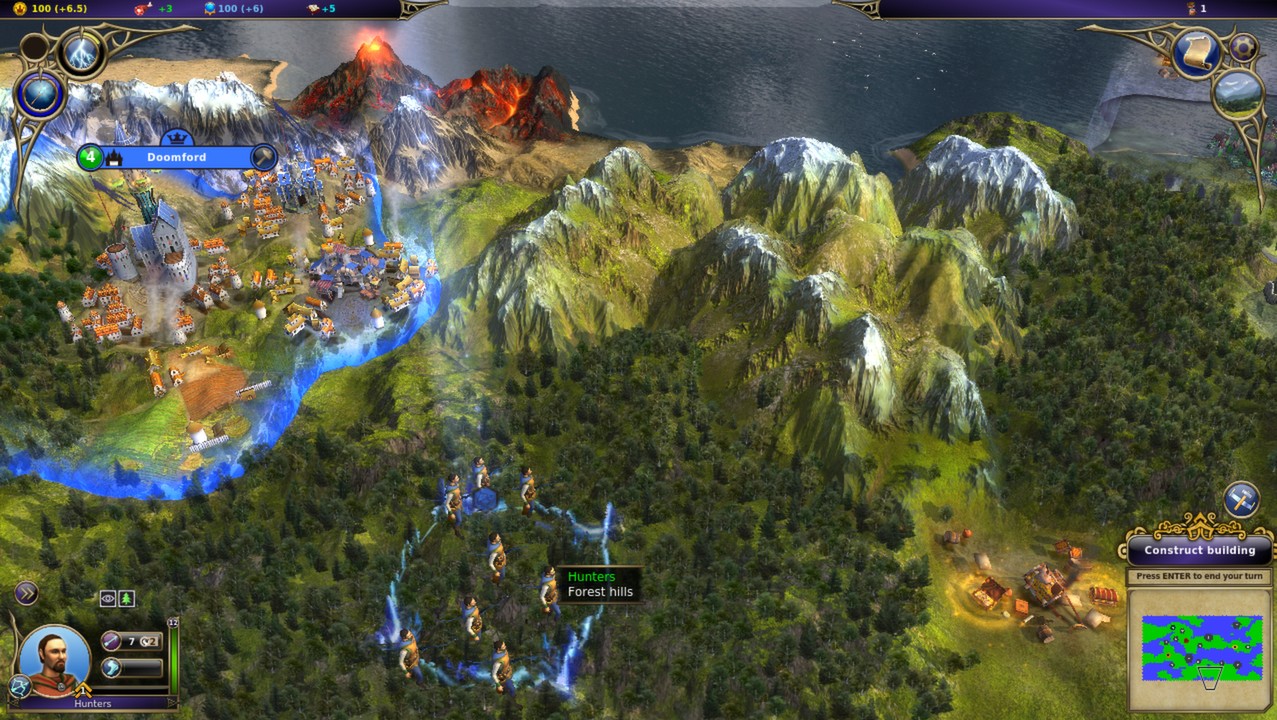This screenshot has width=1277, height=720.
Task: Click the green number 4 city population badge
Action: tap(90, 157)
